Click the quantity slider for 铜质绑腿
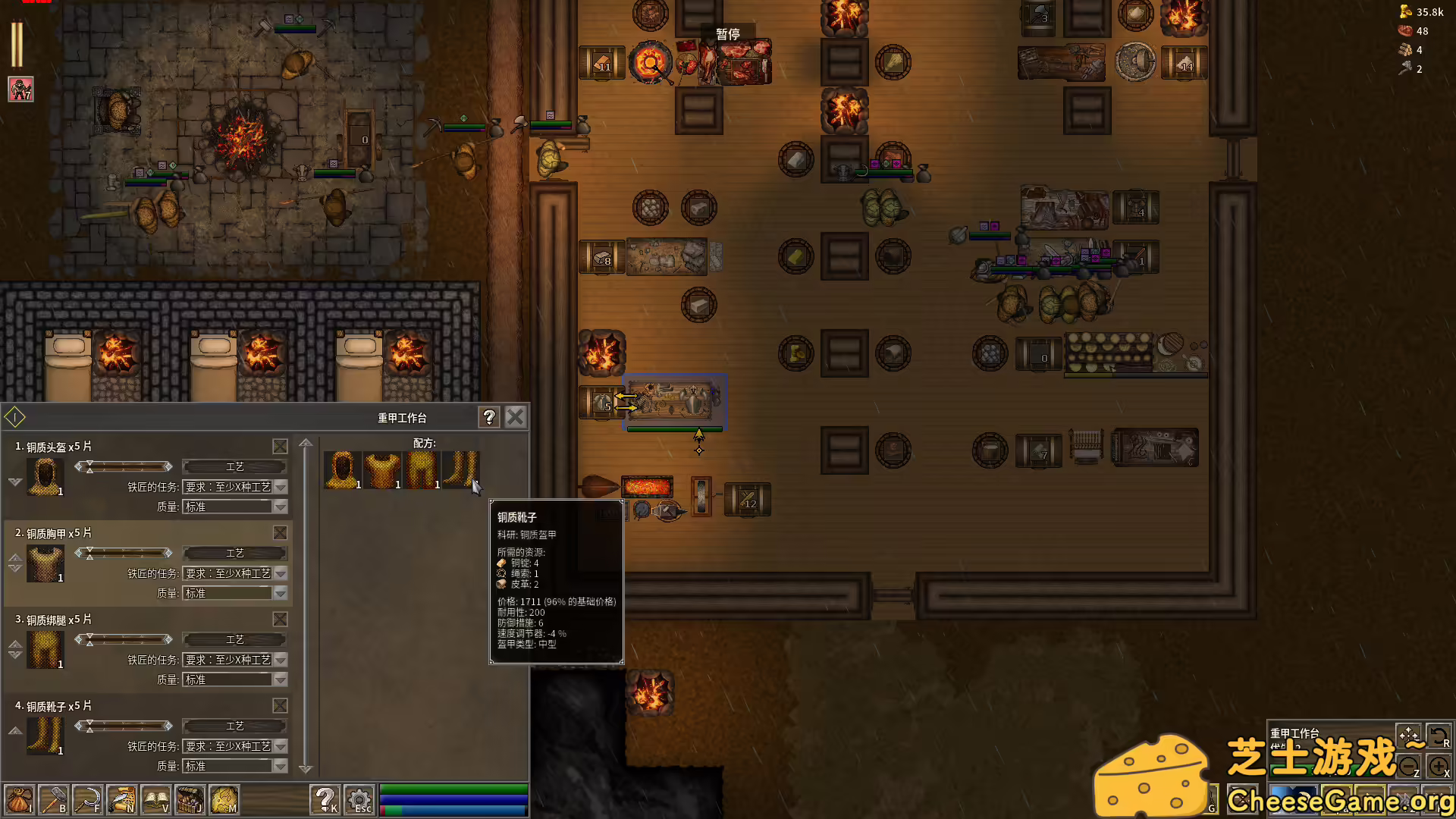The image size is (1456, 819). [x=124, y=639]
